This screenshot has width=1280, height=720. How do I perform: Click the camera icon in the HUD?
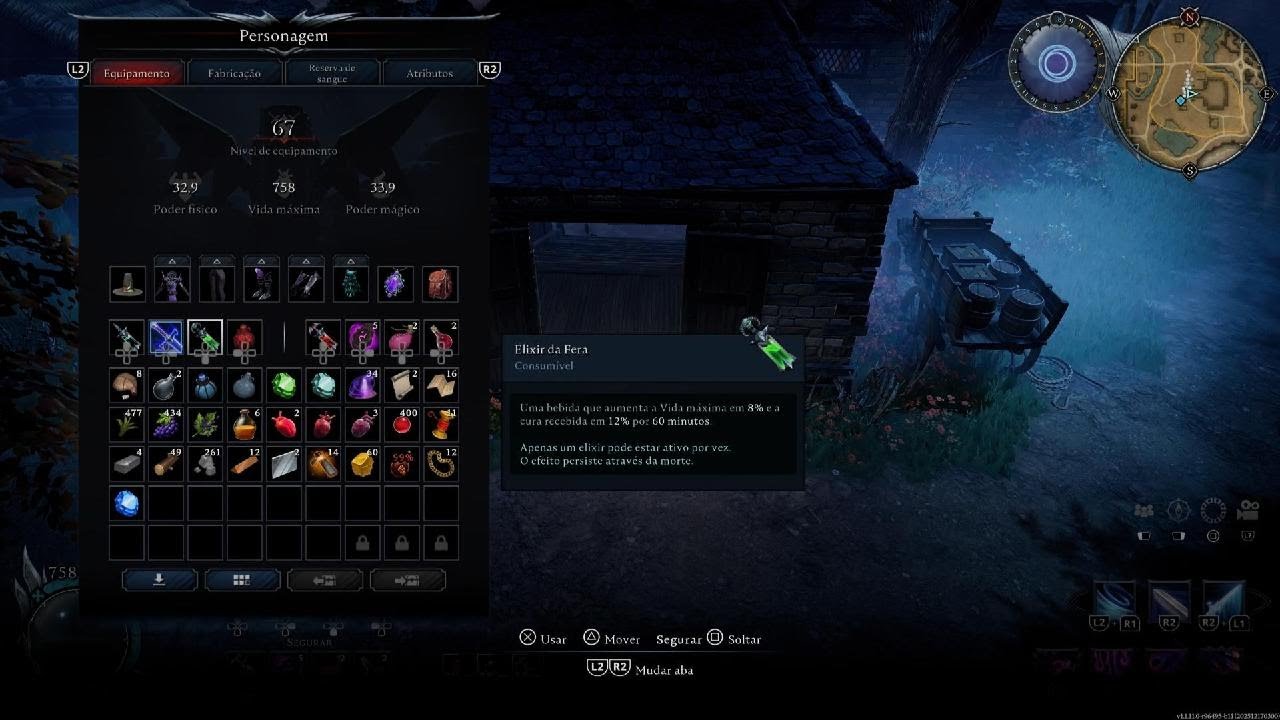click(1247, 511)
